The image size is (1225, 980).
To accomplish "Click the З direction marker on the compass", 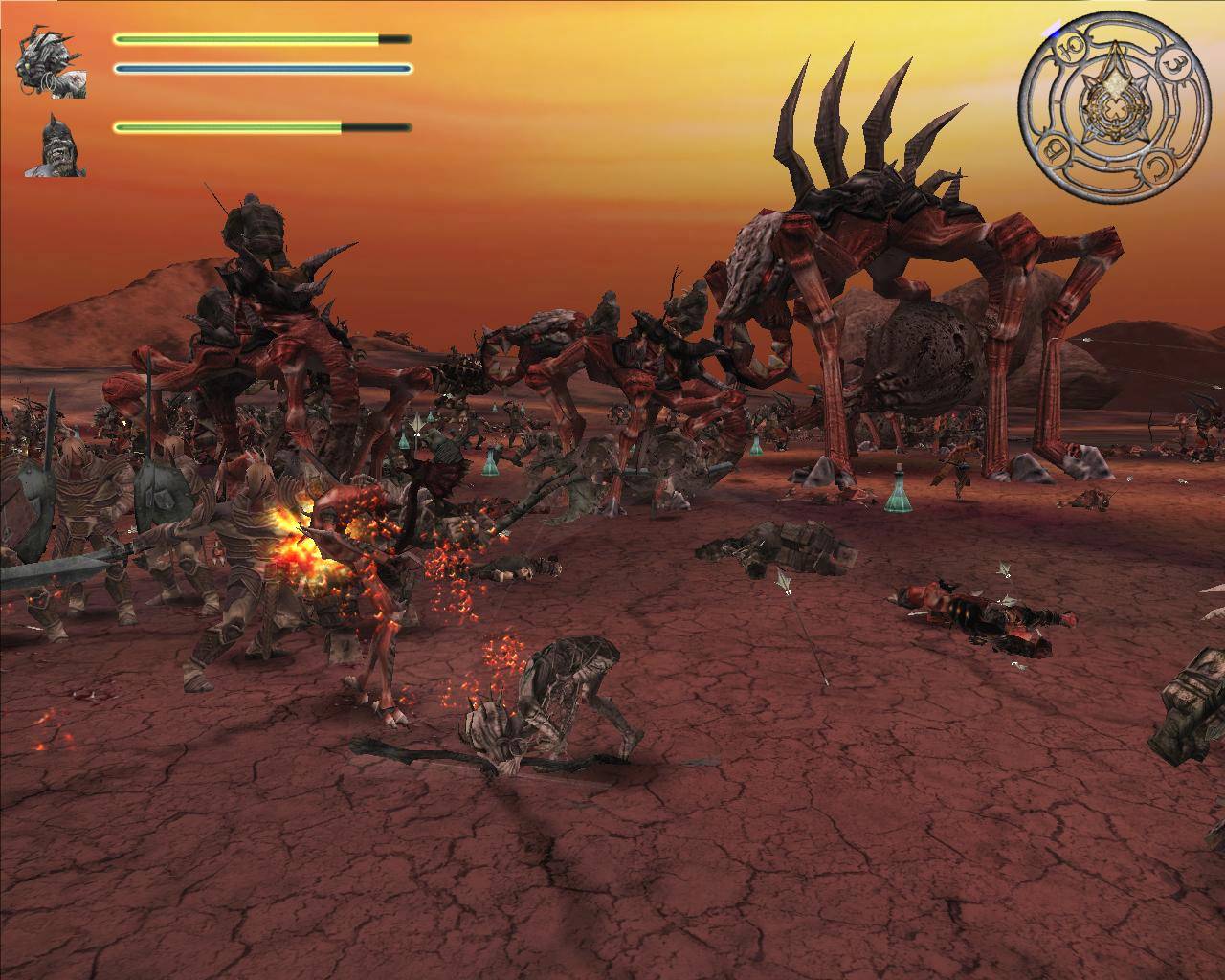I will [x=1177, y=64].
